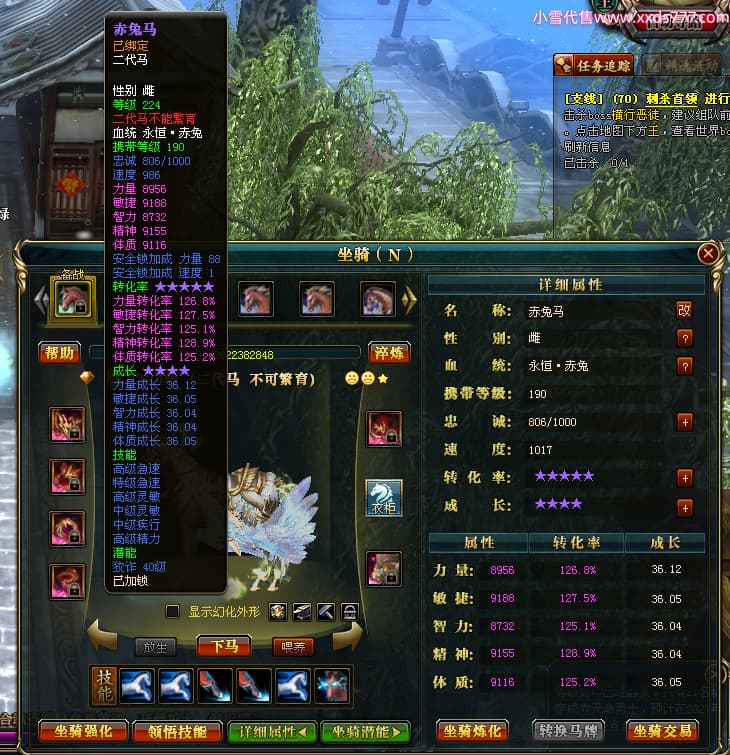The image size is (730, 755).
Task: Click the 改 rename button beside the mount name
Action: tap(684, 310)
